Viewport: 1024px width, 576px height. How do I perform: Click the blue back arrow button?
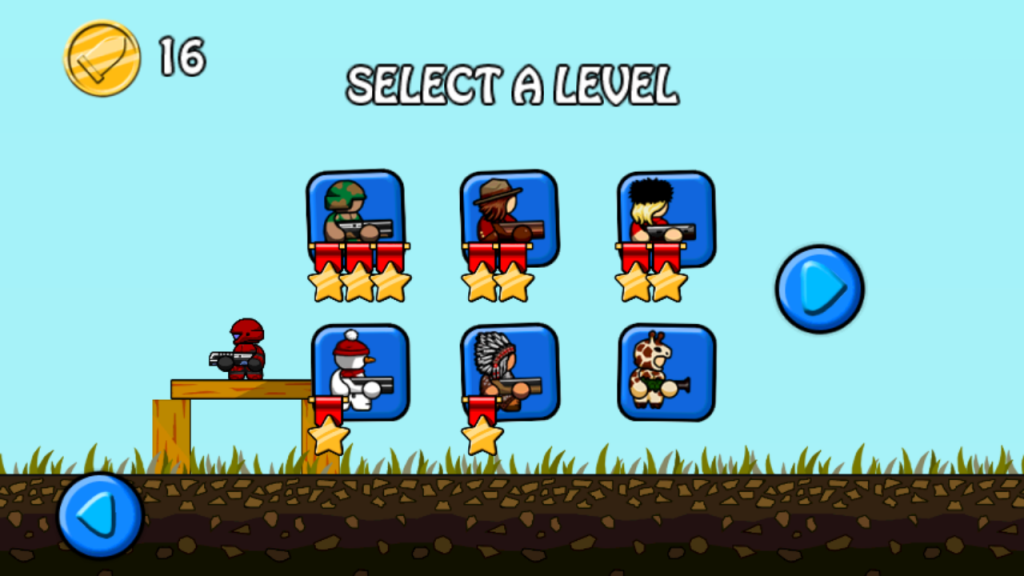[99, 515]
